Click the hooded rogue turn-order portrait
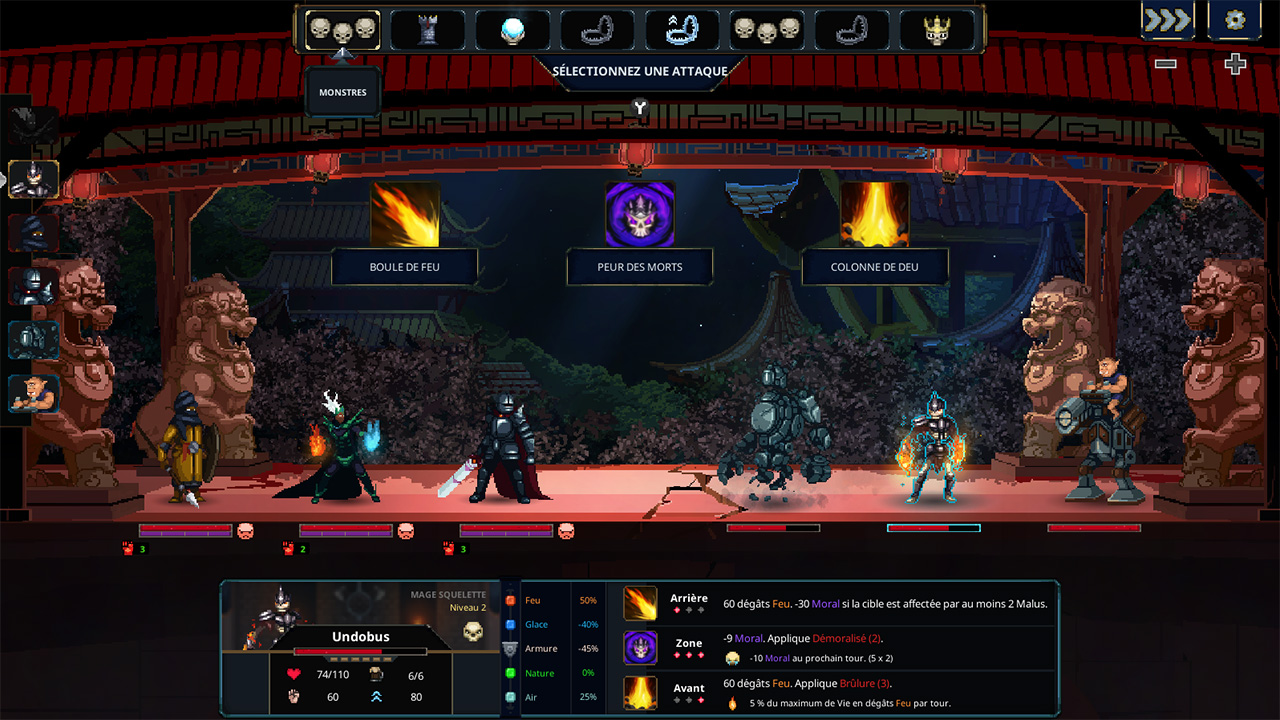The height and width of the screenshot is (720, 1280). pos(34,233)
